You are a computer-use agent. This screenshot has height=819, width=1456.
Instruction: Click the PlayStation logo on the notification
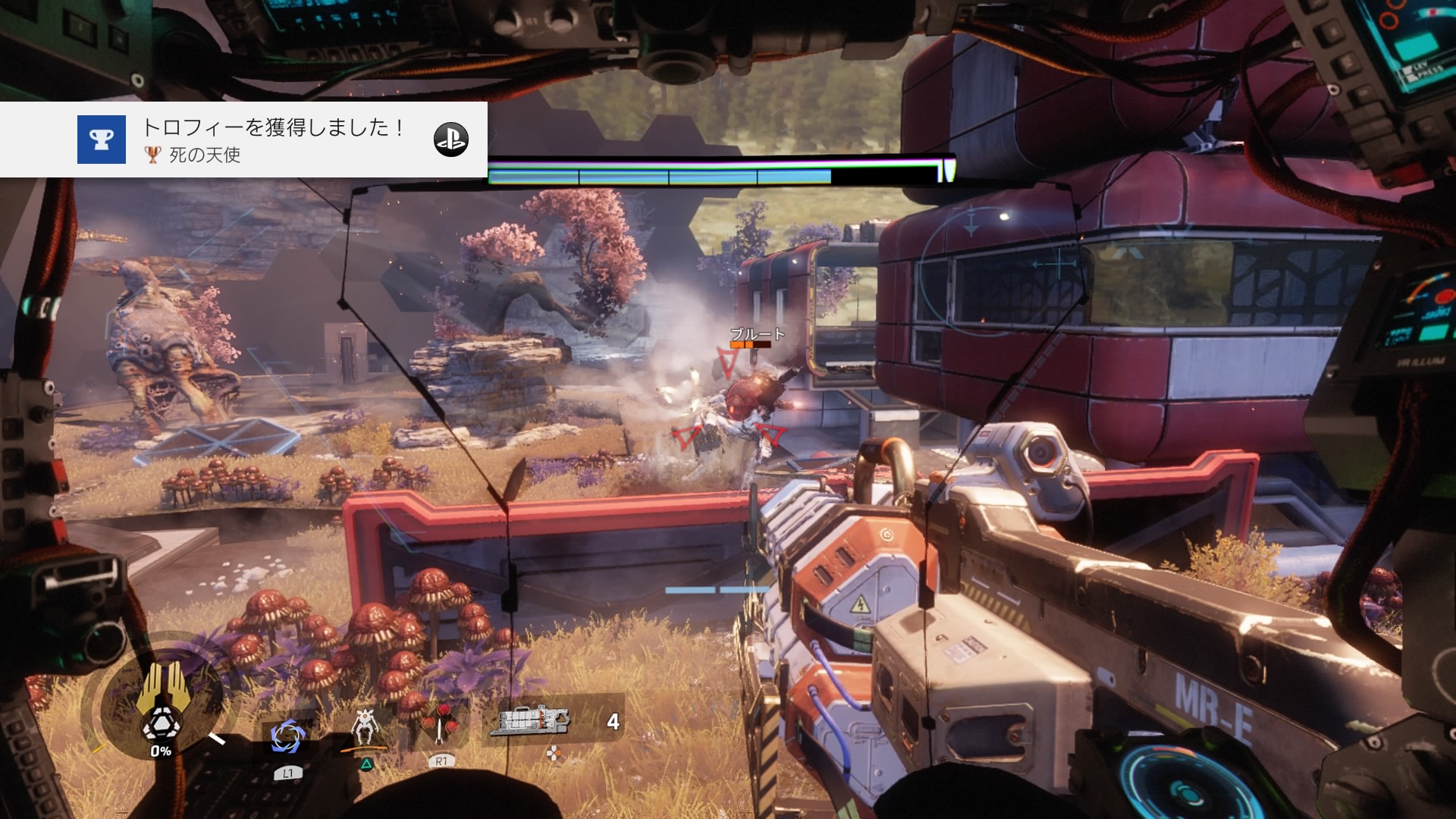tap(450, 140)
